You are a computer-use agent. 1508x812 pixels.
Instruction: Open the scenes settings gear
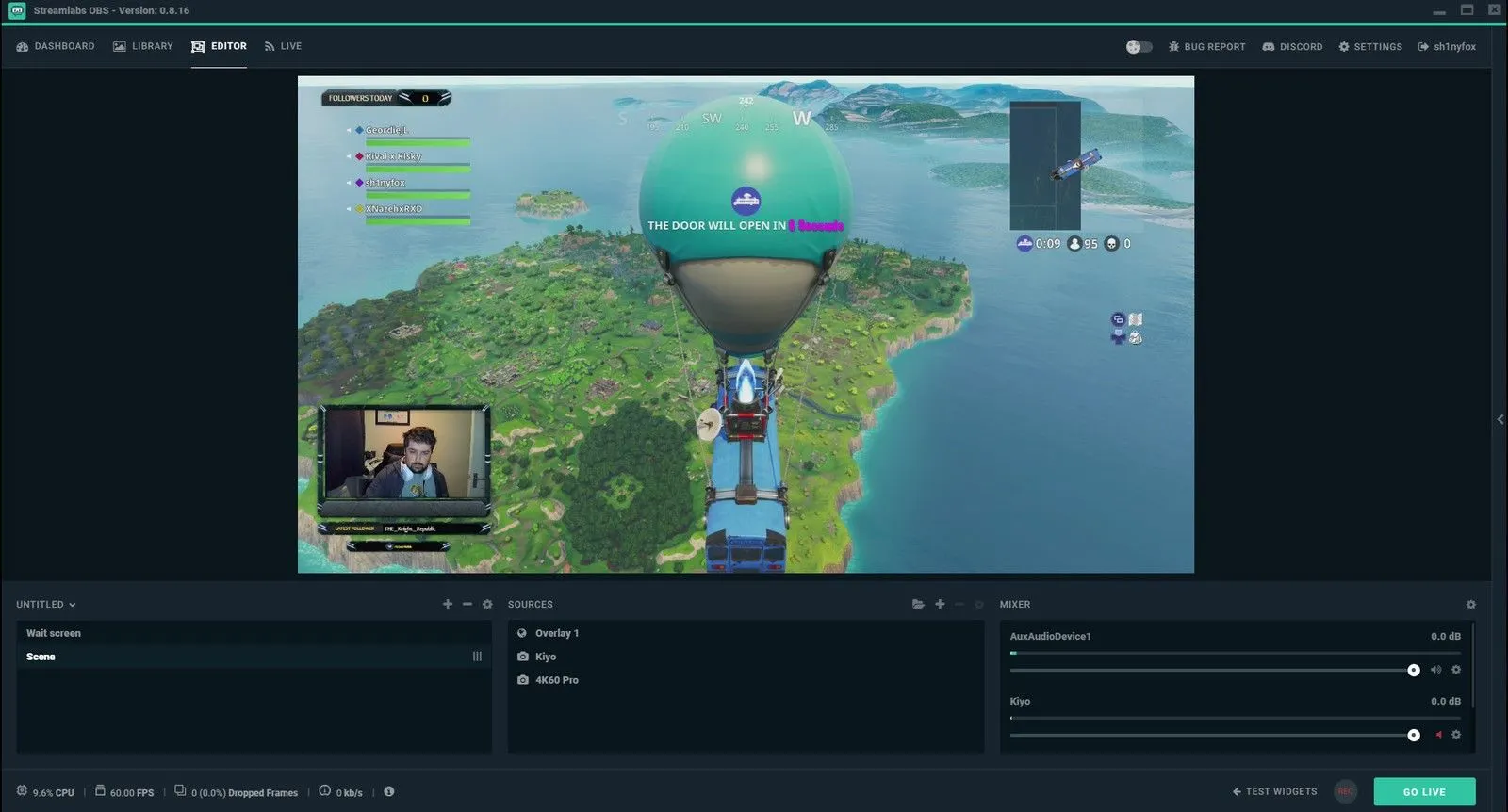[x=487, y=604]
